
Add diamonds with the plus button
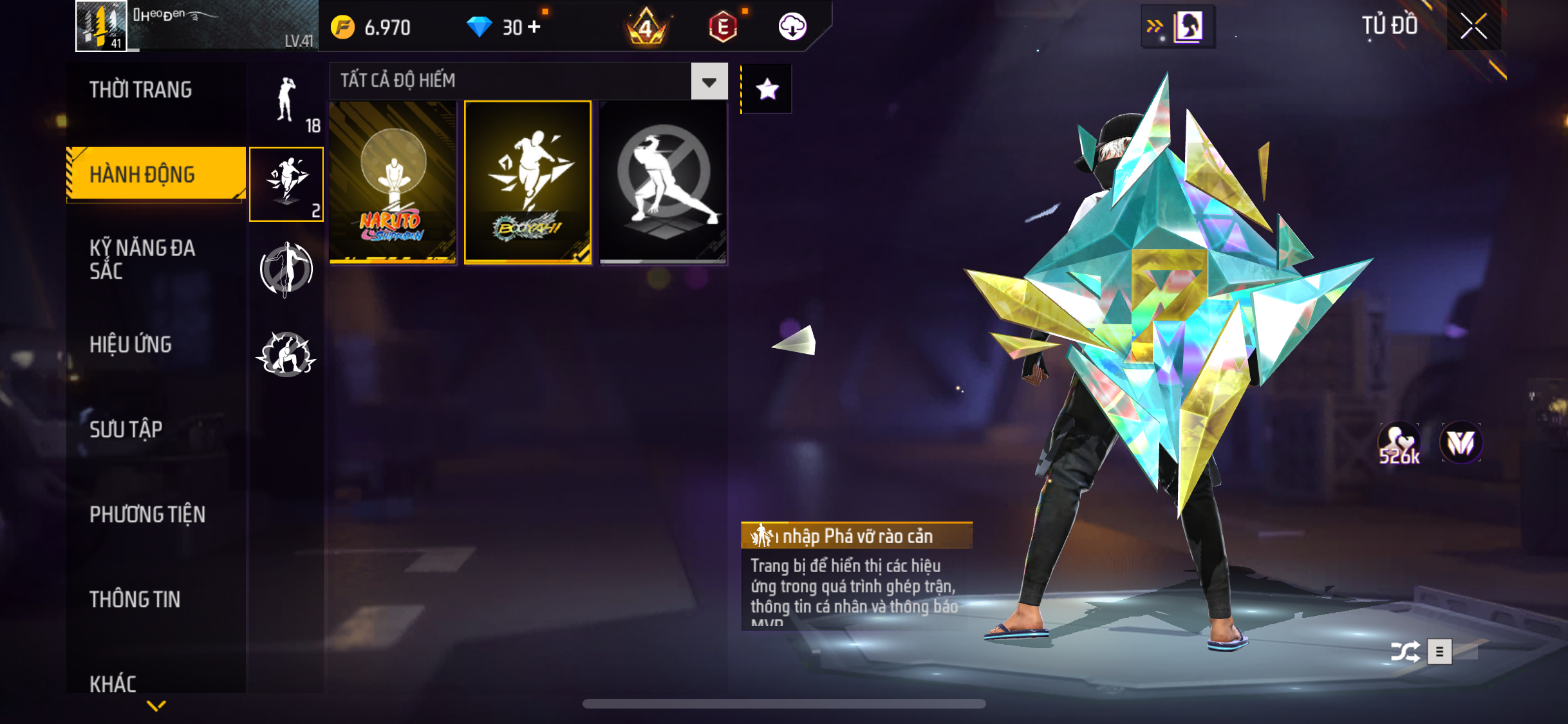534,27
